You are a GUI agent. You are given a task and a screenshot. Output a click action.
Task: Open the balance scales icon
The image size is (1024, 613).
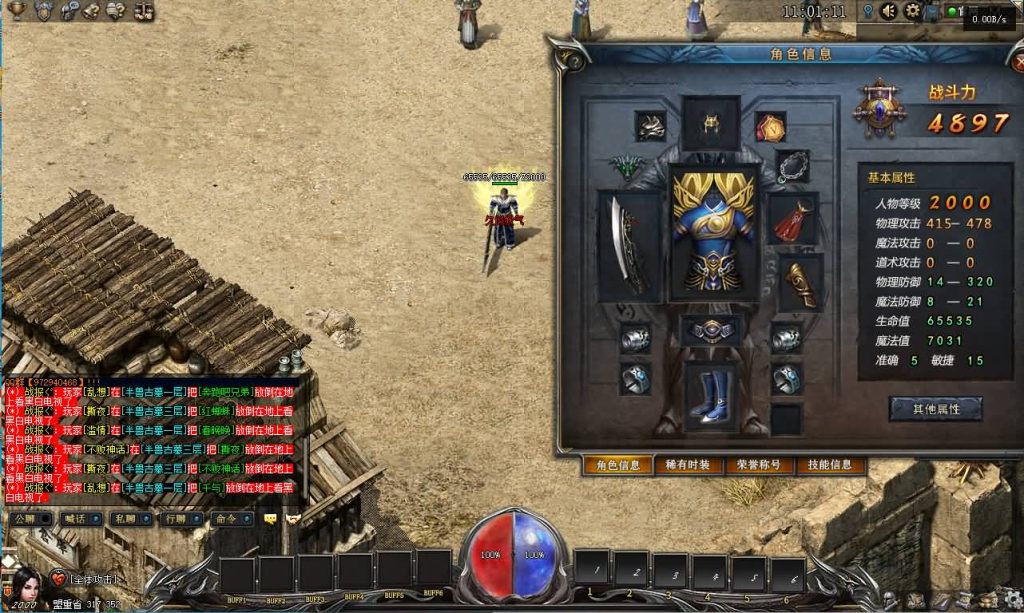pyautogui.click(x=144, y=11)
